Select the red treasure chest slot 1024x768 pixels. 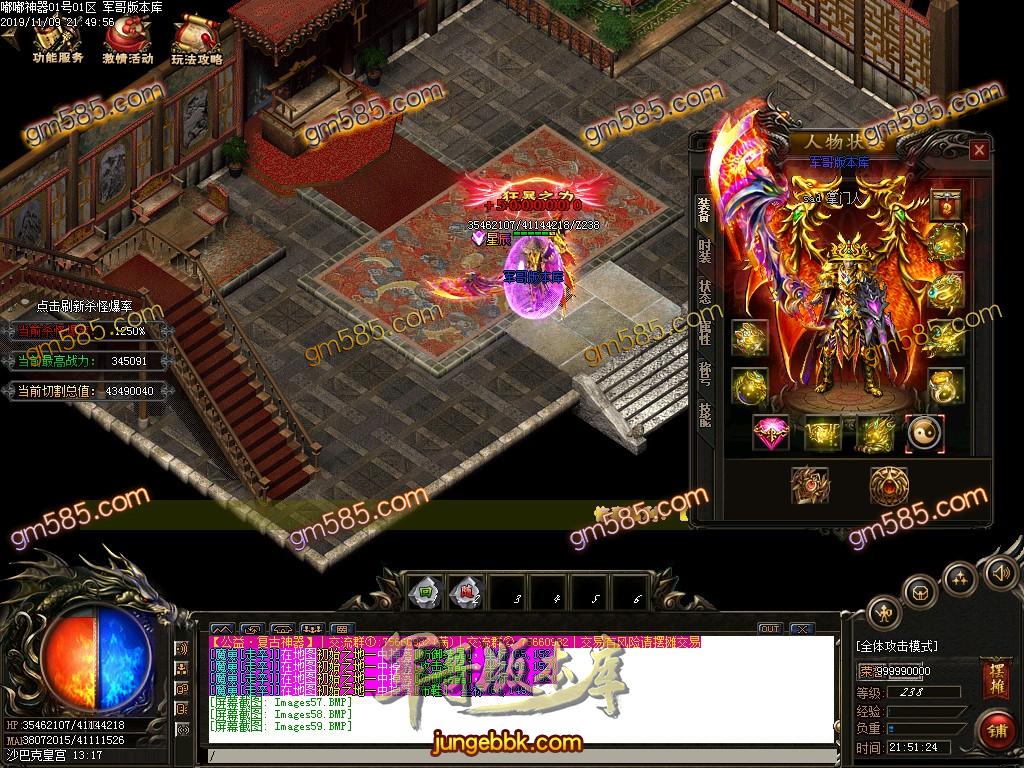point(945,205)
